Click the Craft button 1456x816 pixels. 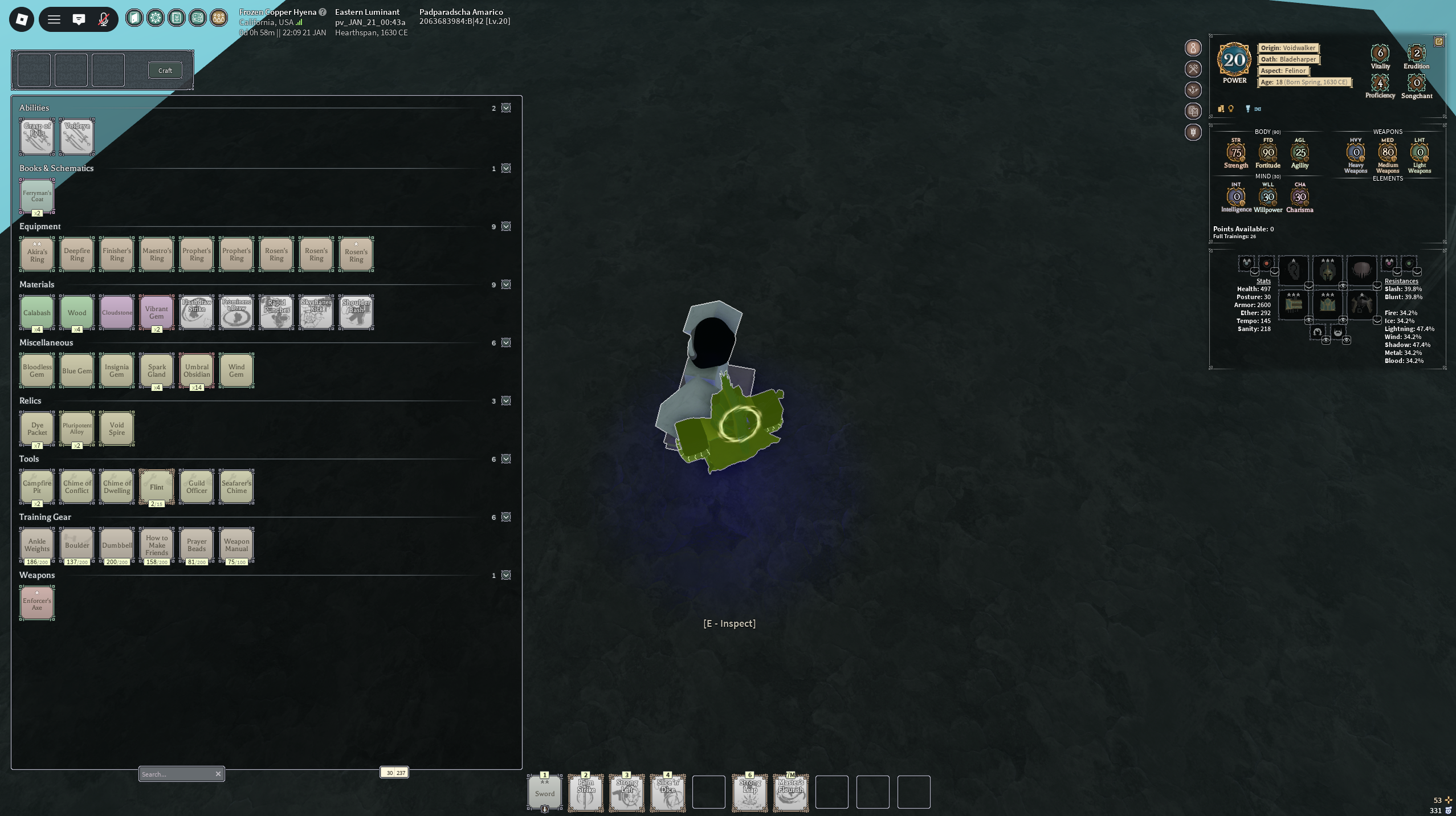(x=165, y=70)
